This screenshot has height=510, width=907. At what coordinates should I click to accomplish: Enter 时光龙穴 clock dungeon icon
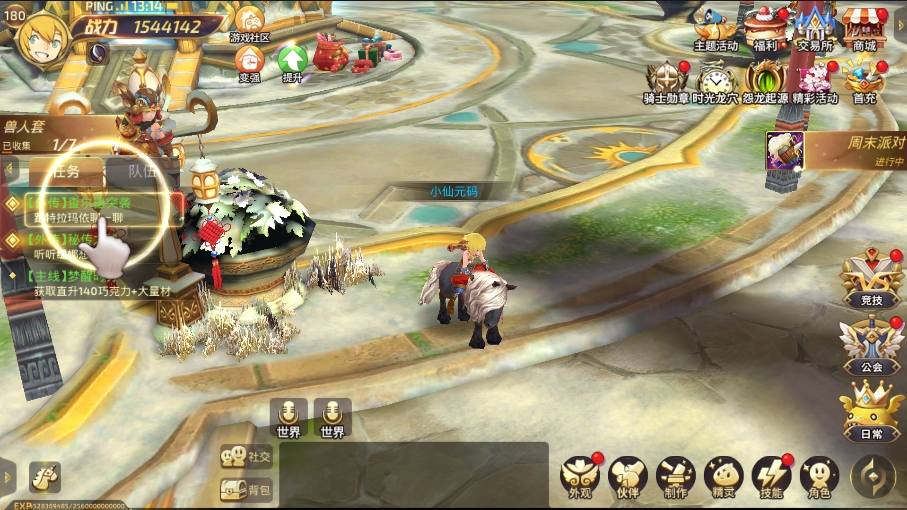pyautogui.click(x=715, y=80)
